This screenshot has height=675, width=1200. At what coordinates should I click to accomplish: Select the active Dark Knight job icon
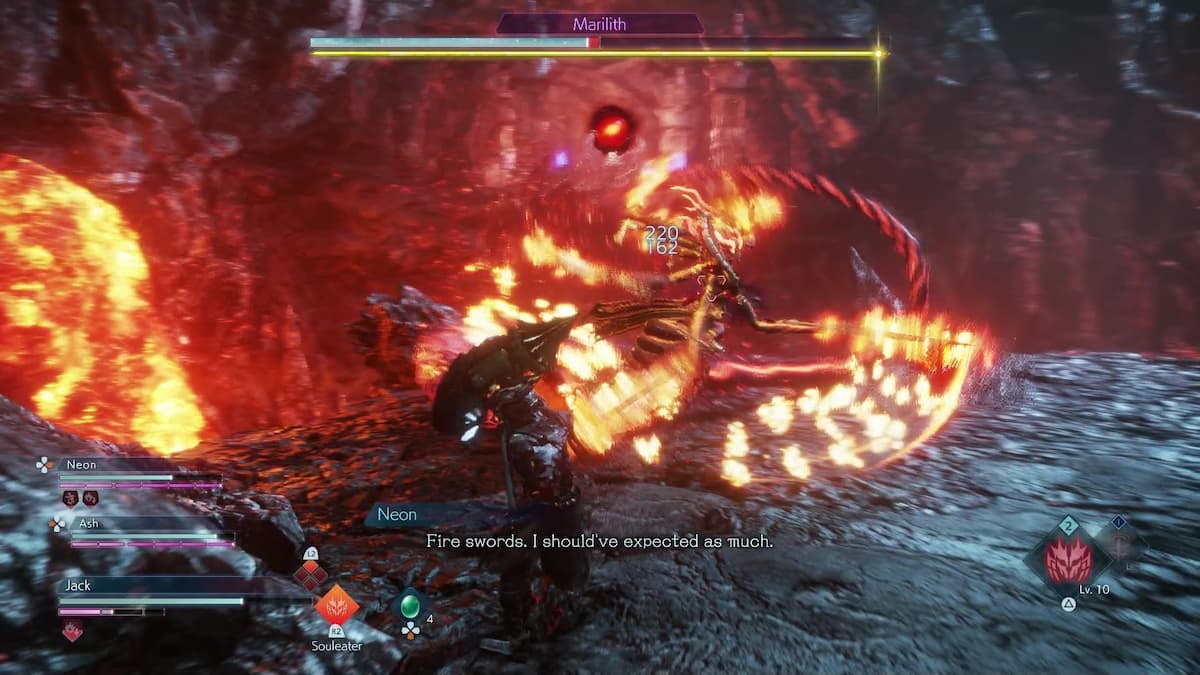point(1066,560)
